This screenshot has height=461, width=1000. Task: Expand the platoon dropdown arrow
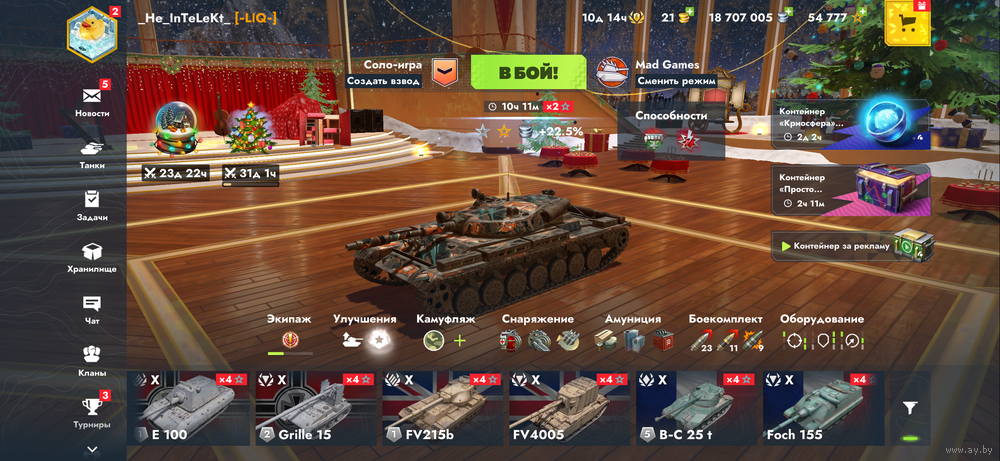coord(444,72)
